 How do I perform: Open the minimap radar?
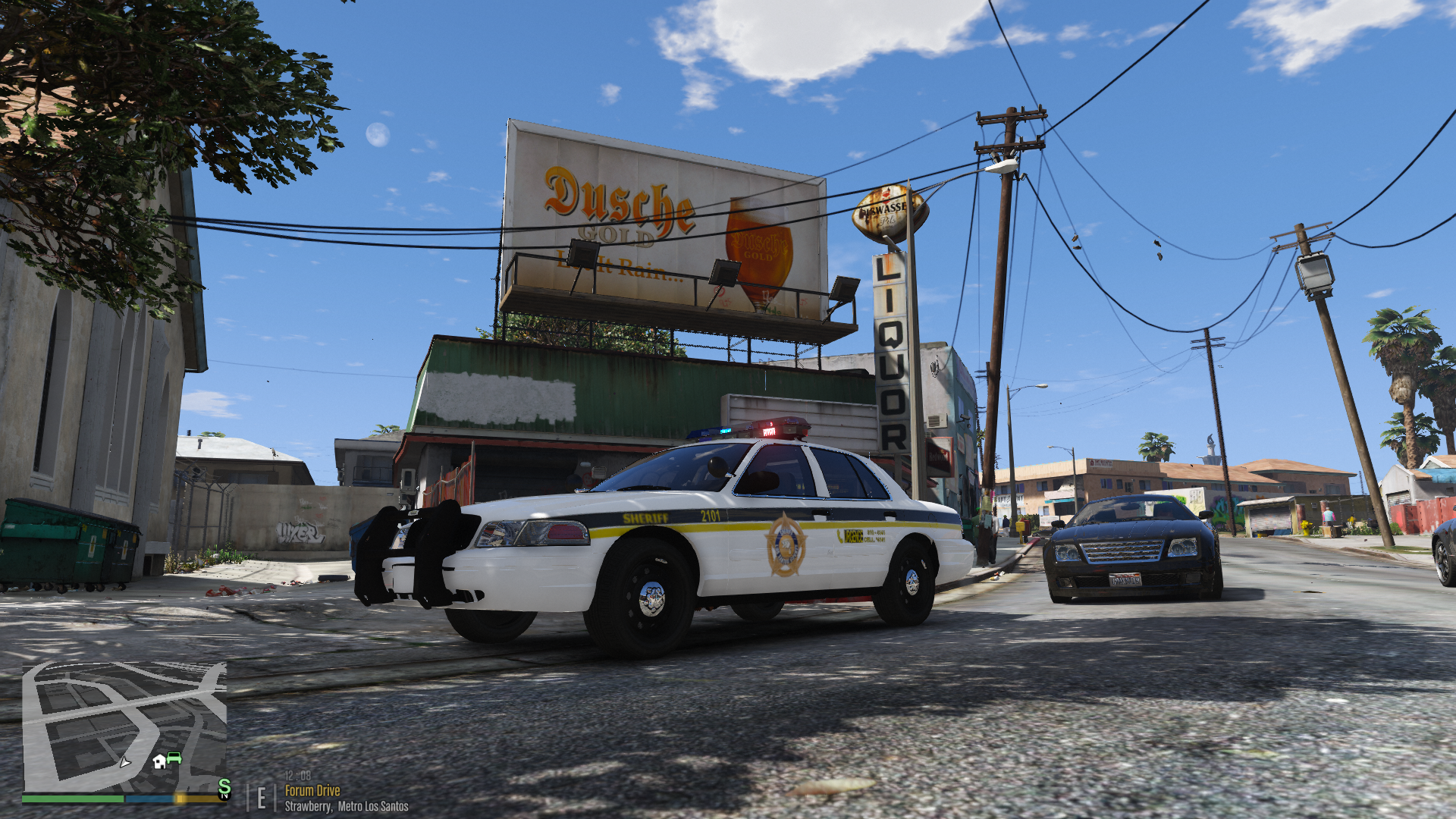124,726
